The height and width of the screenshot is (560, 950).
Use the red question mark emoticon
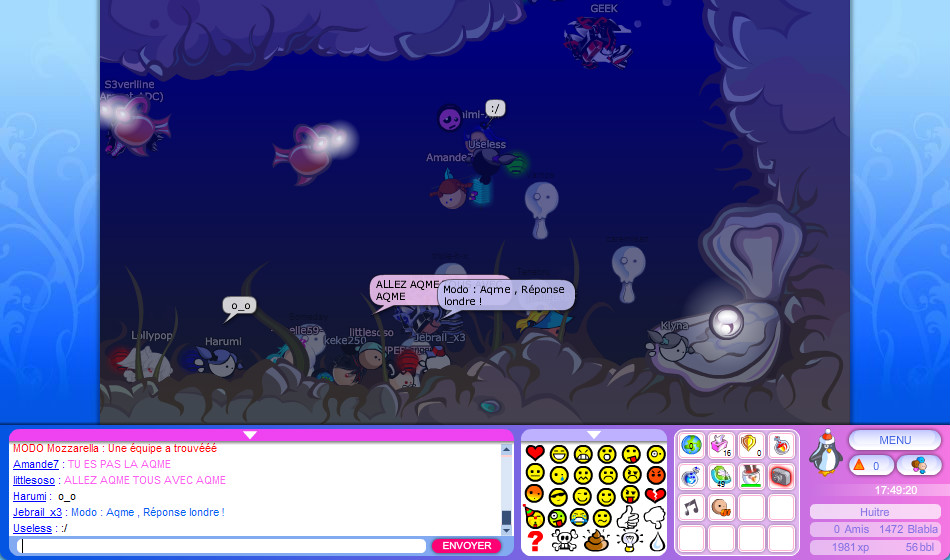535,541
